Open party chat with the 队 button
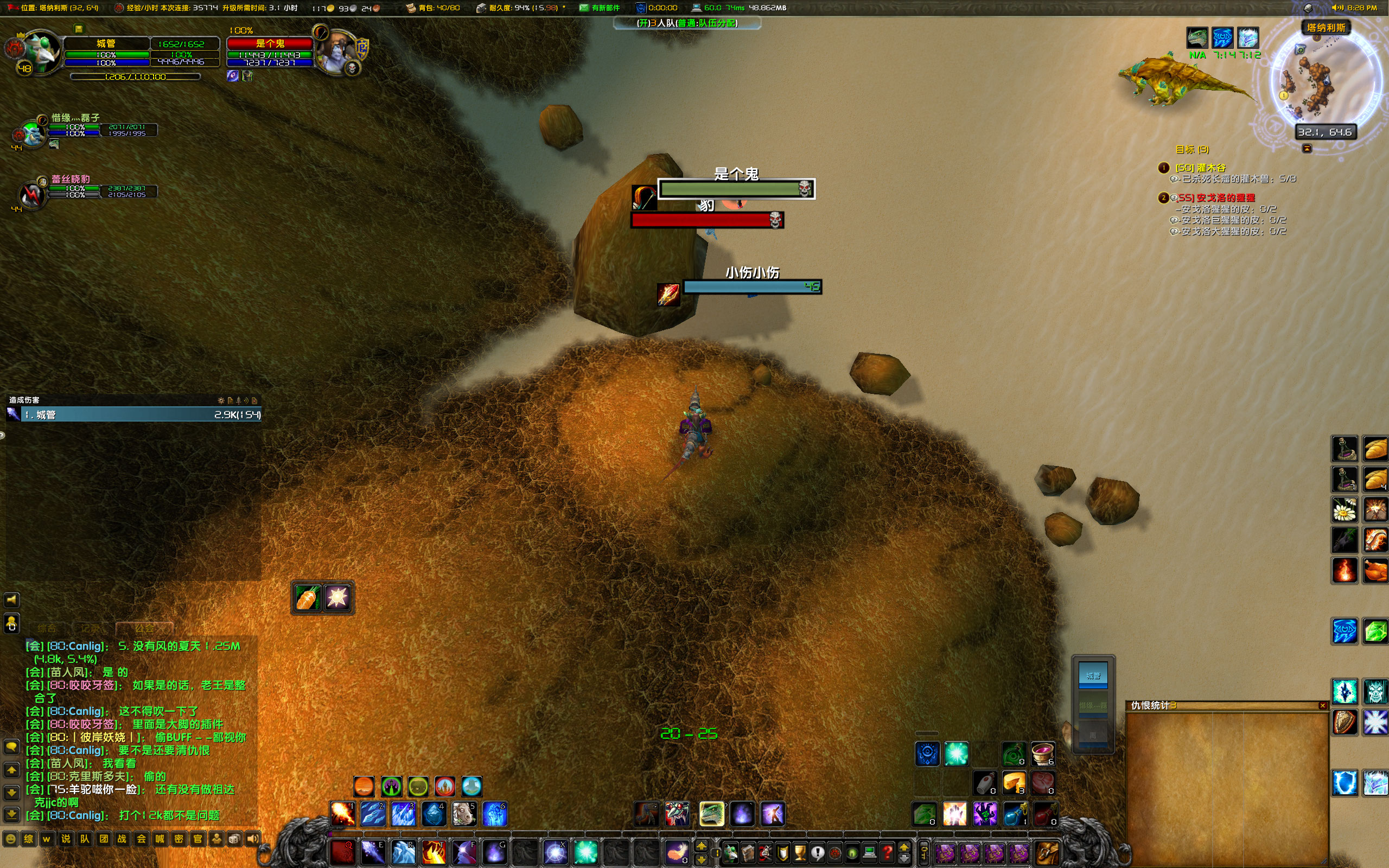Image resolution: width=1389 pixels, height=868 pixels. pyautogui.click(x=85, y=838)
